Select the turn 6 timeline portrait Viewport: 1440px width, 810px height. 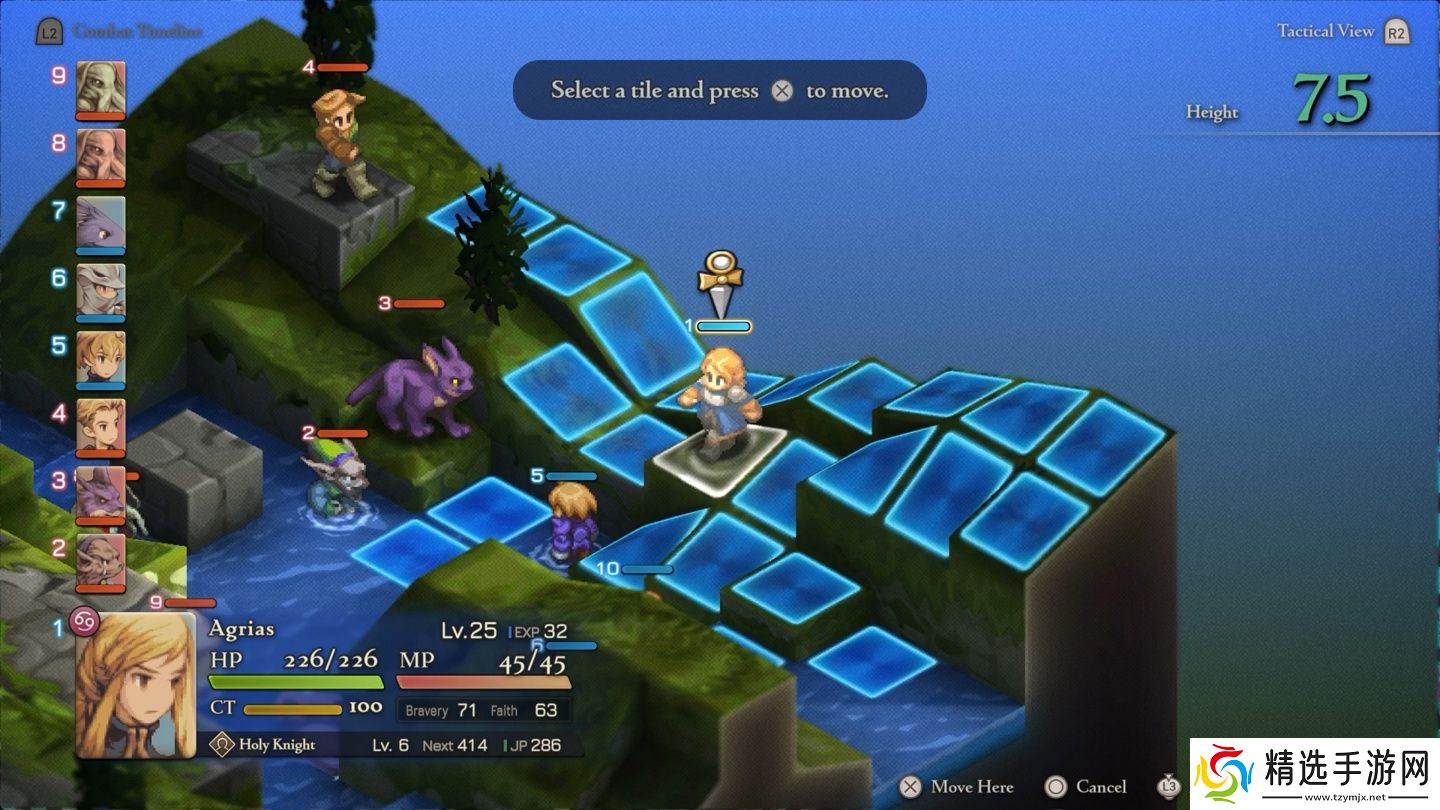(101, 290)
